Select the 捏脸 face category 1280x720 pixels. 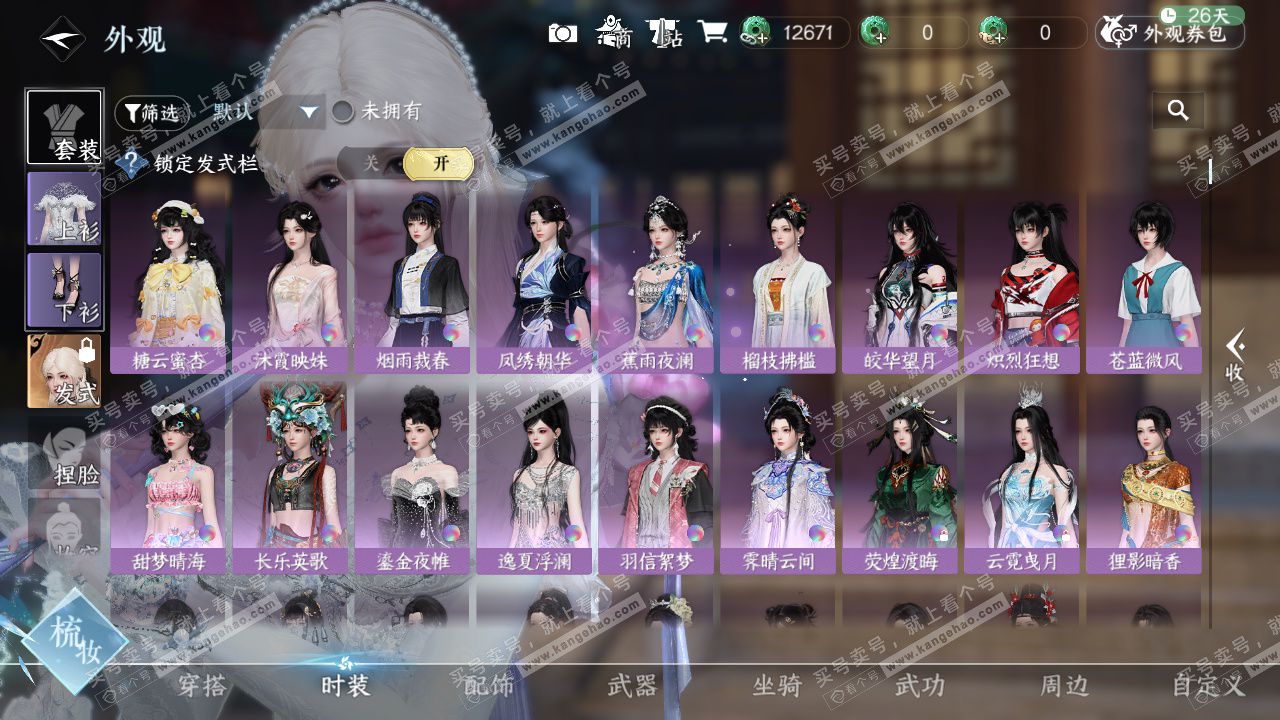[65, 453]
